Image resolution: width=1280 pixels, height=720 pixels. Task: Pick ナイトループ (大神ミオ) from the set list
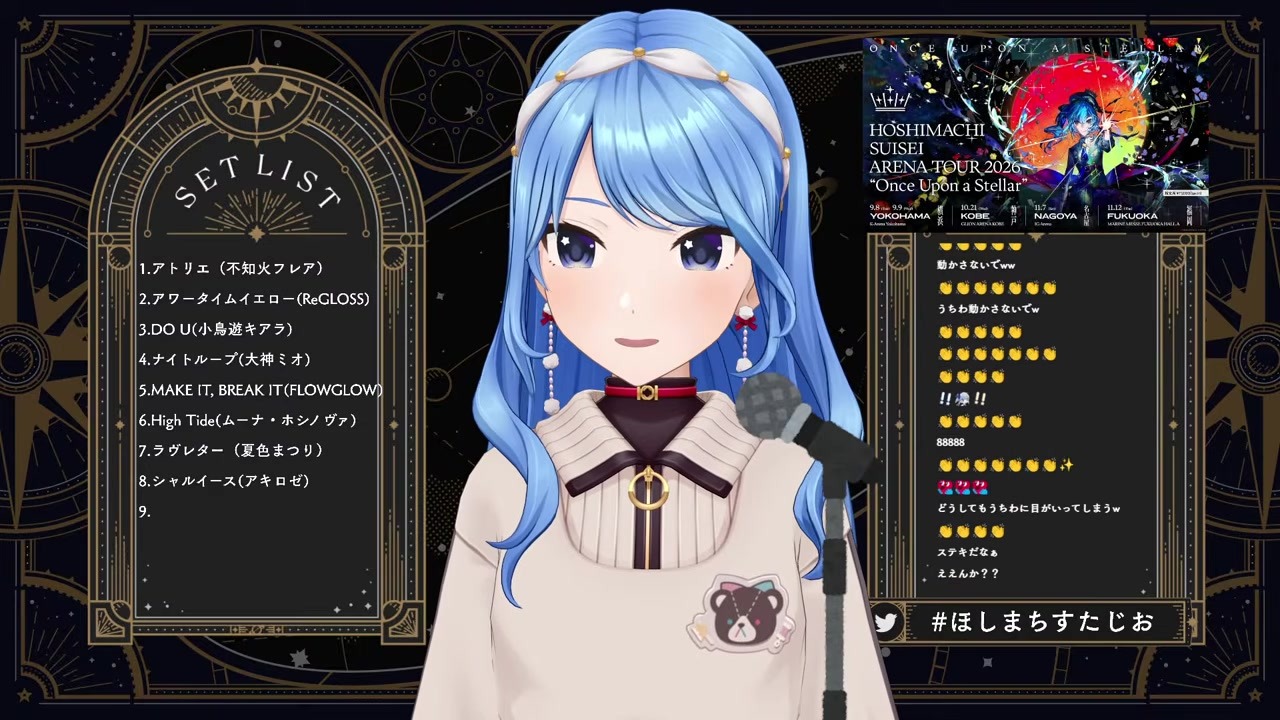pyautogui.click(x=225, y=359)
